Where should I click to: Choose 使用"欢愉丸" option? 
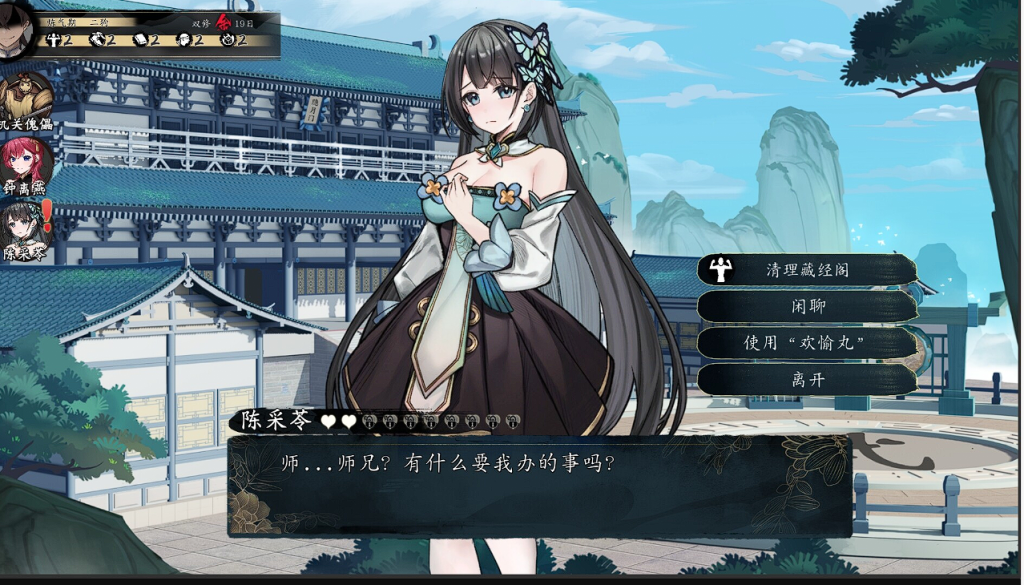[x=806, y=342]
